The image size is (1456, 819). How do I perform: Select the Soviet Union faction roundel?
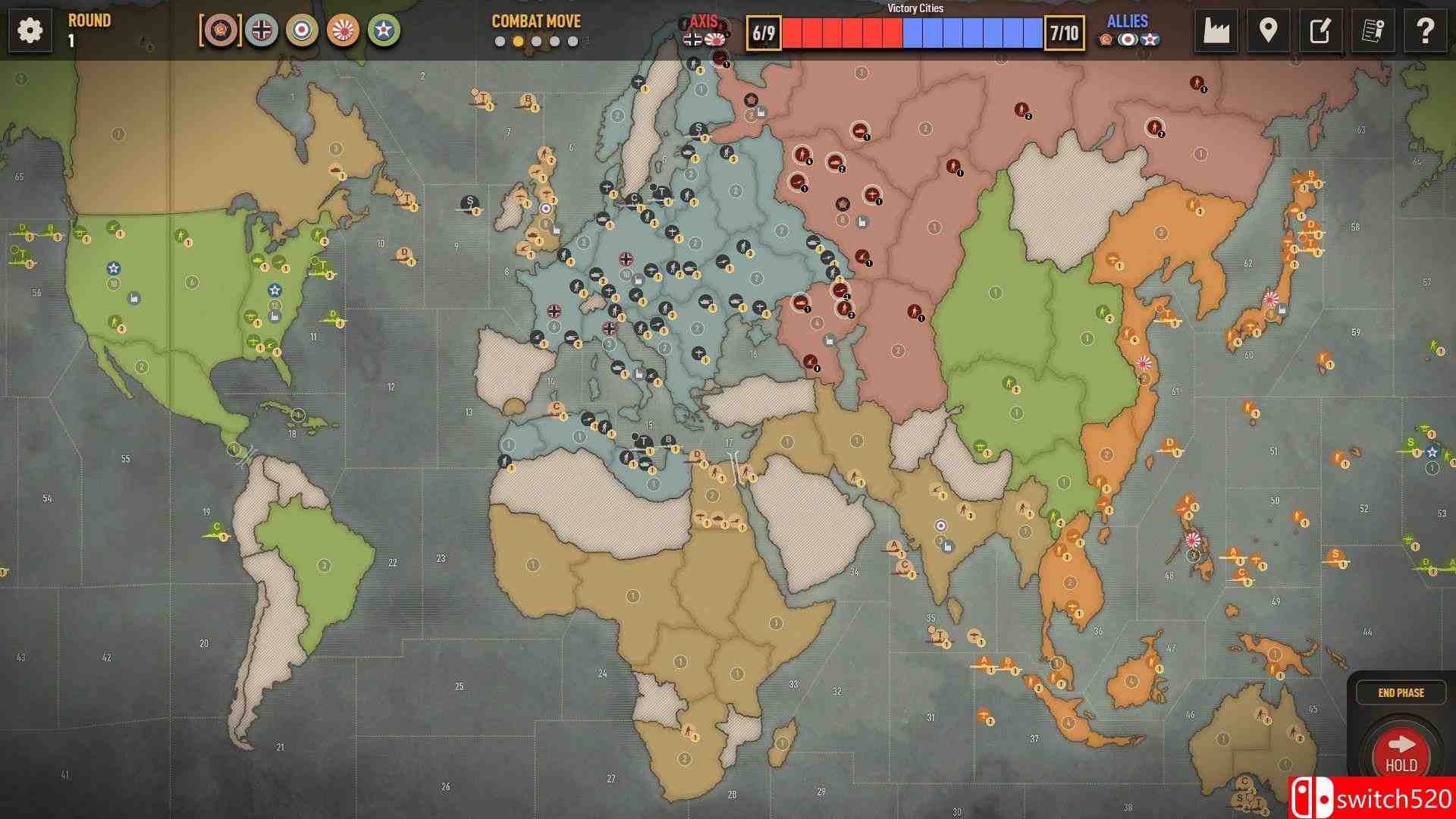221,32
